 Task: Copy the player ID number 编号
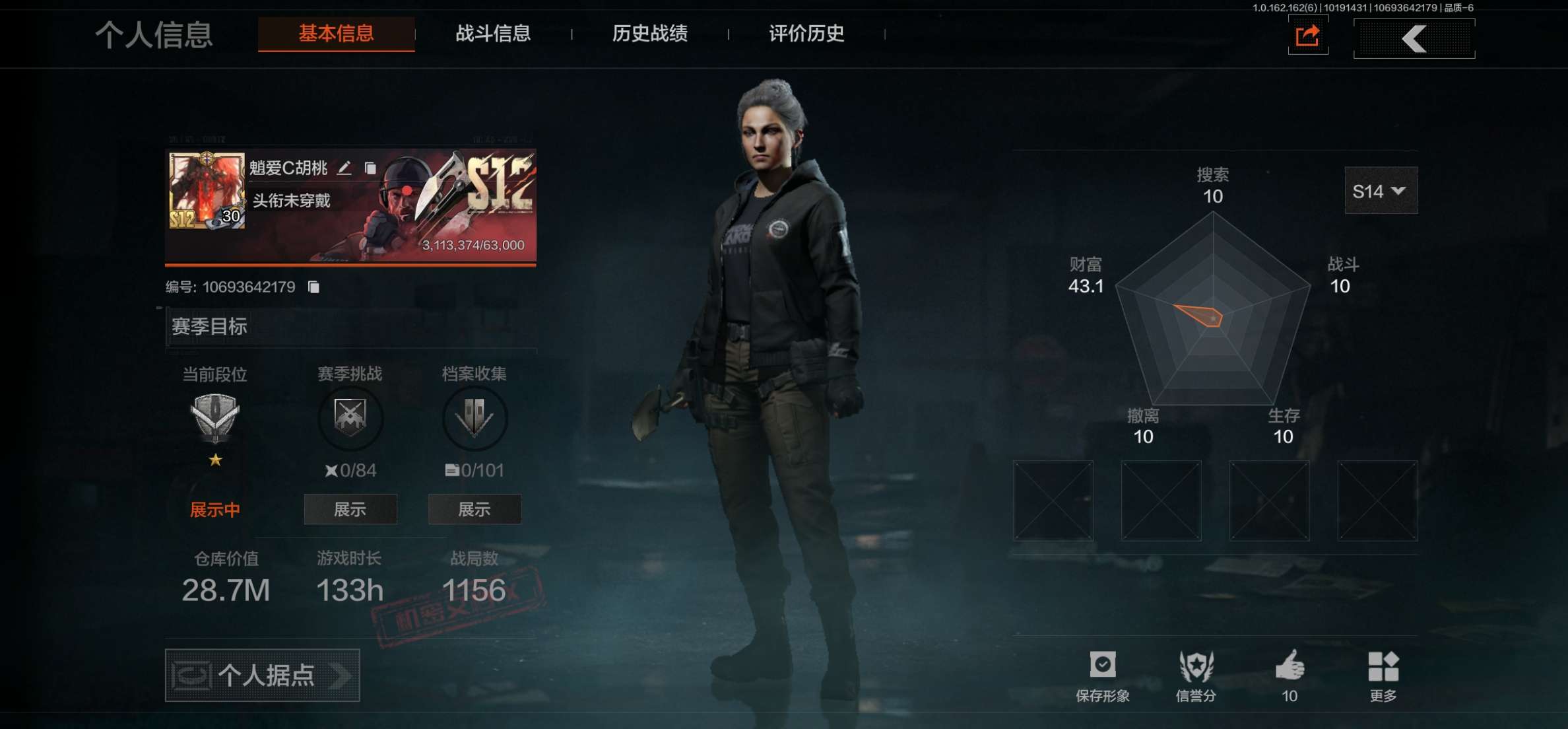coord(314,287)
